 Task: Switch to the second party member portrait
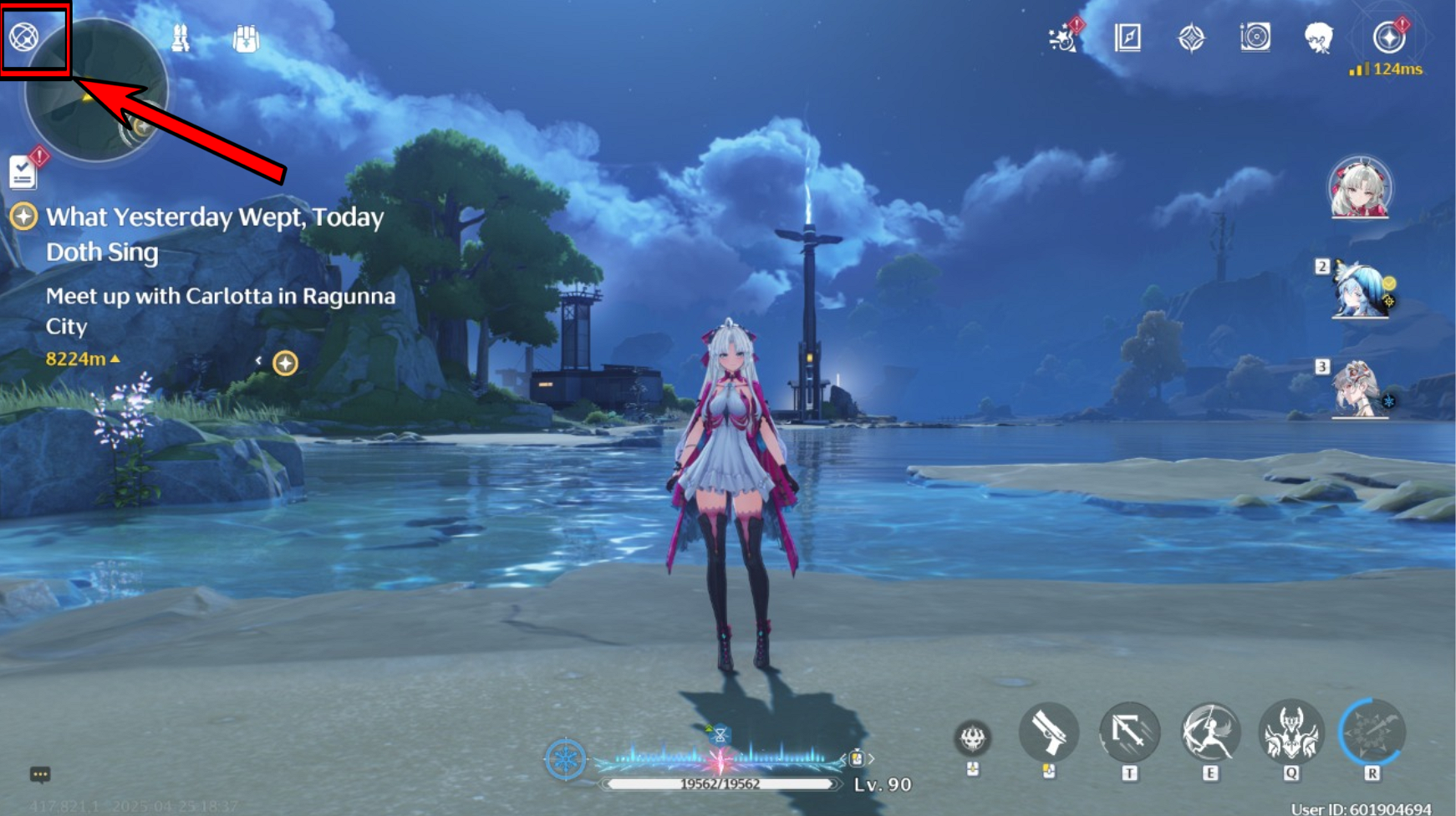pyautogui.click(x=1359, y=291)
